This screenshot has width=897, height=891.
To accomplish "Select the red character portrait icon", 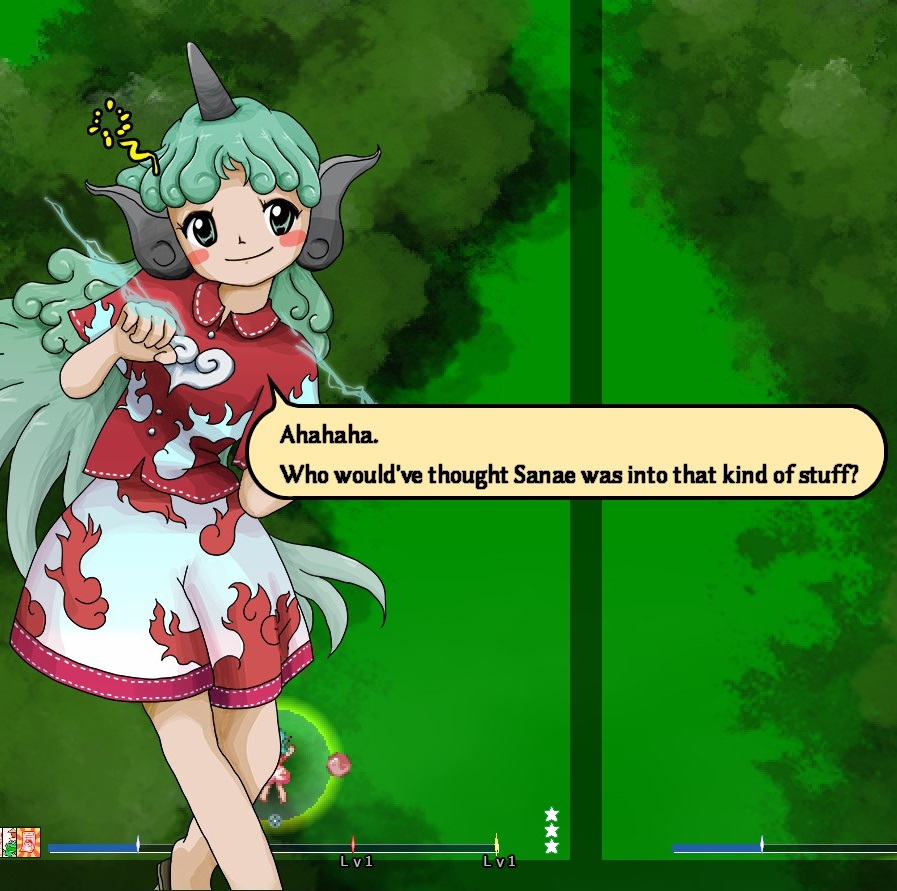I will [x=30, y=842].
